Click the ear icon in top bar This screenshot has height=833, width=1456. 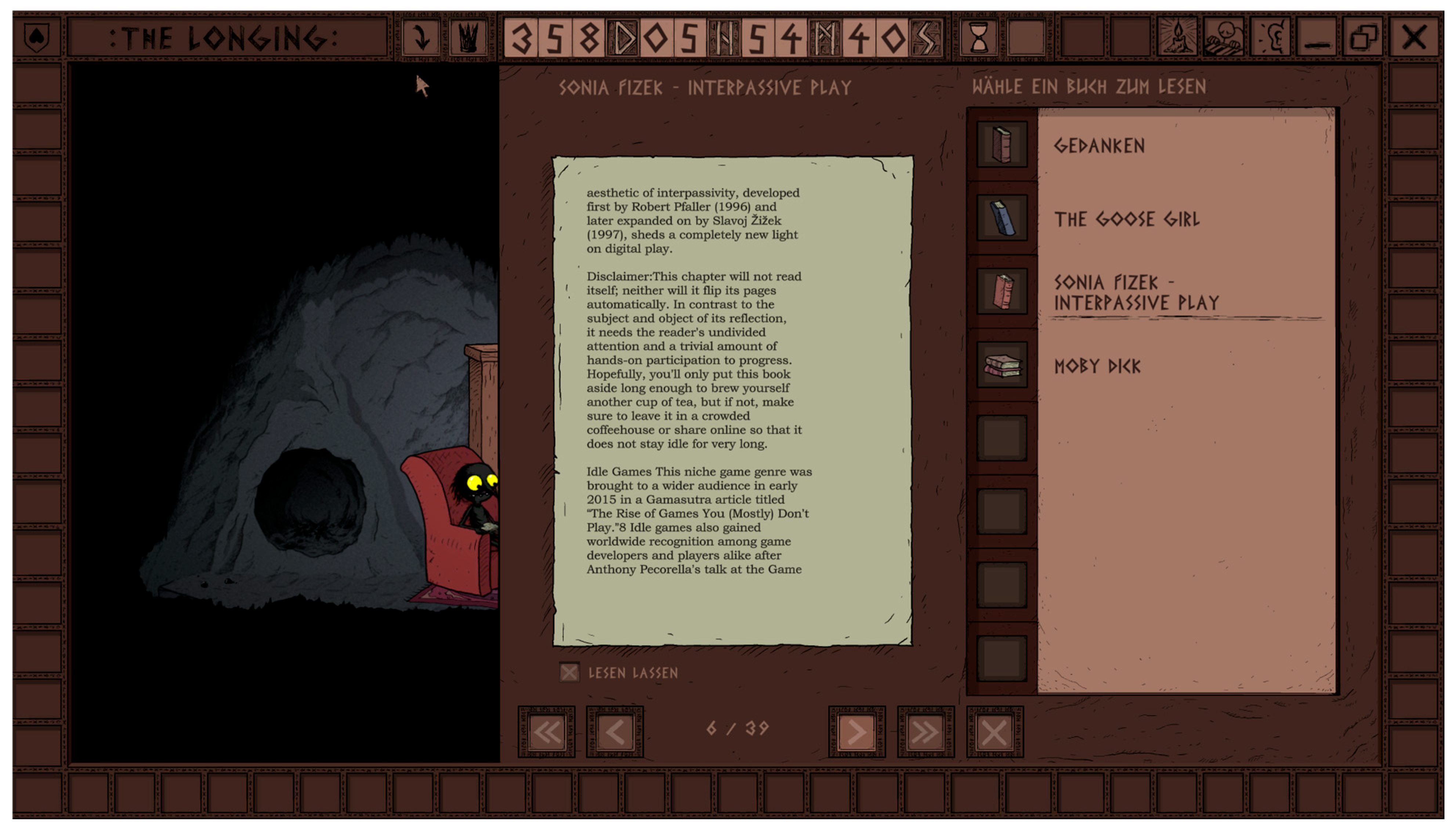click(1271, 38)
